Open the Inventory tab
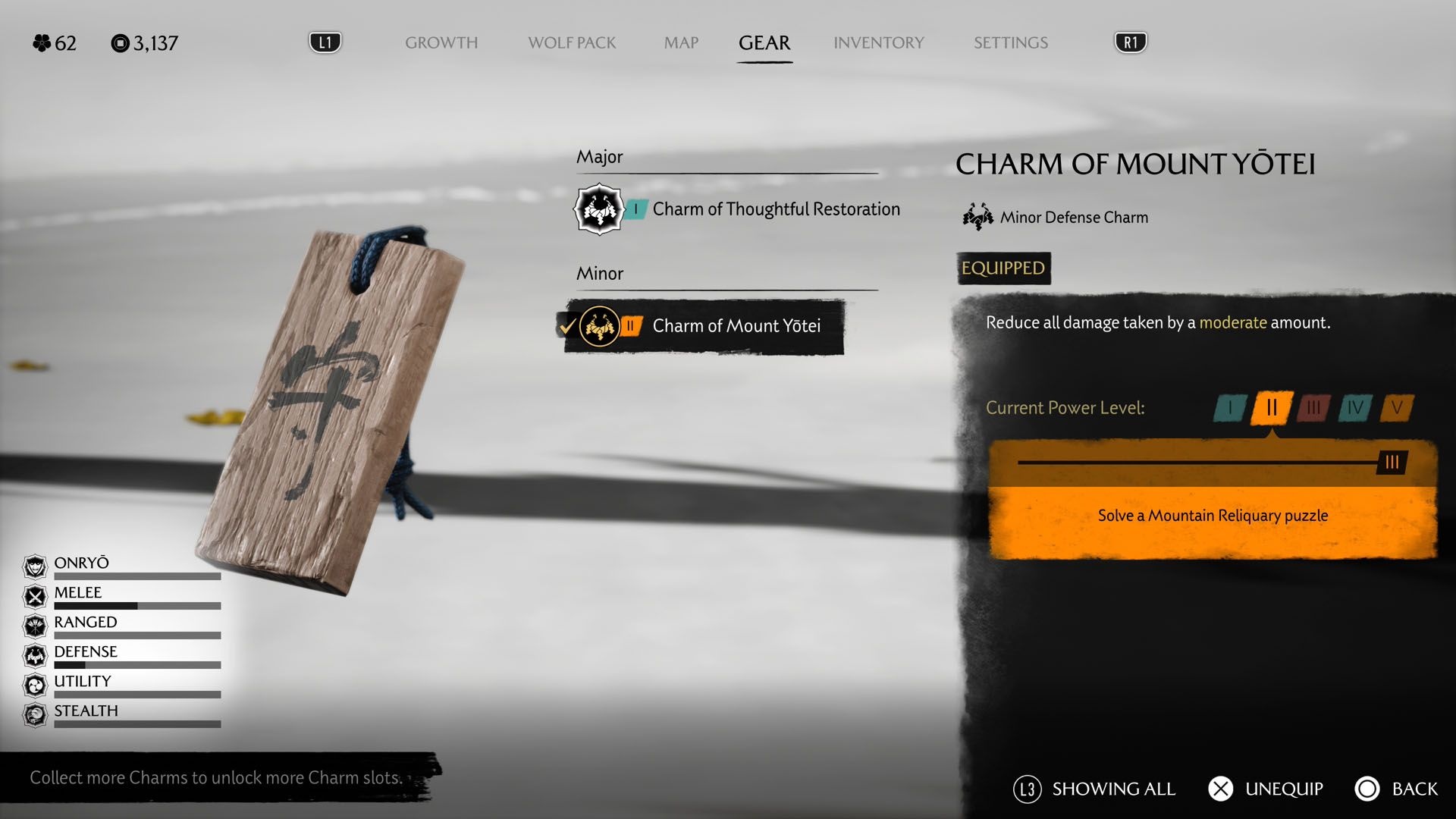Screen dimensions: 1456x819 click(879, 42)
